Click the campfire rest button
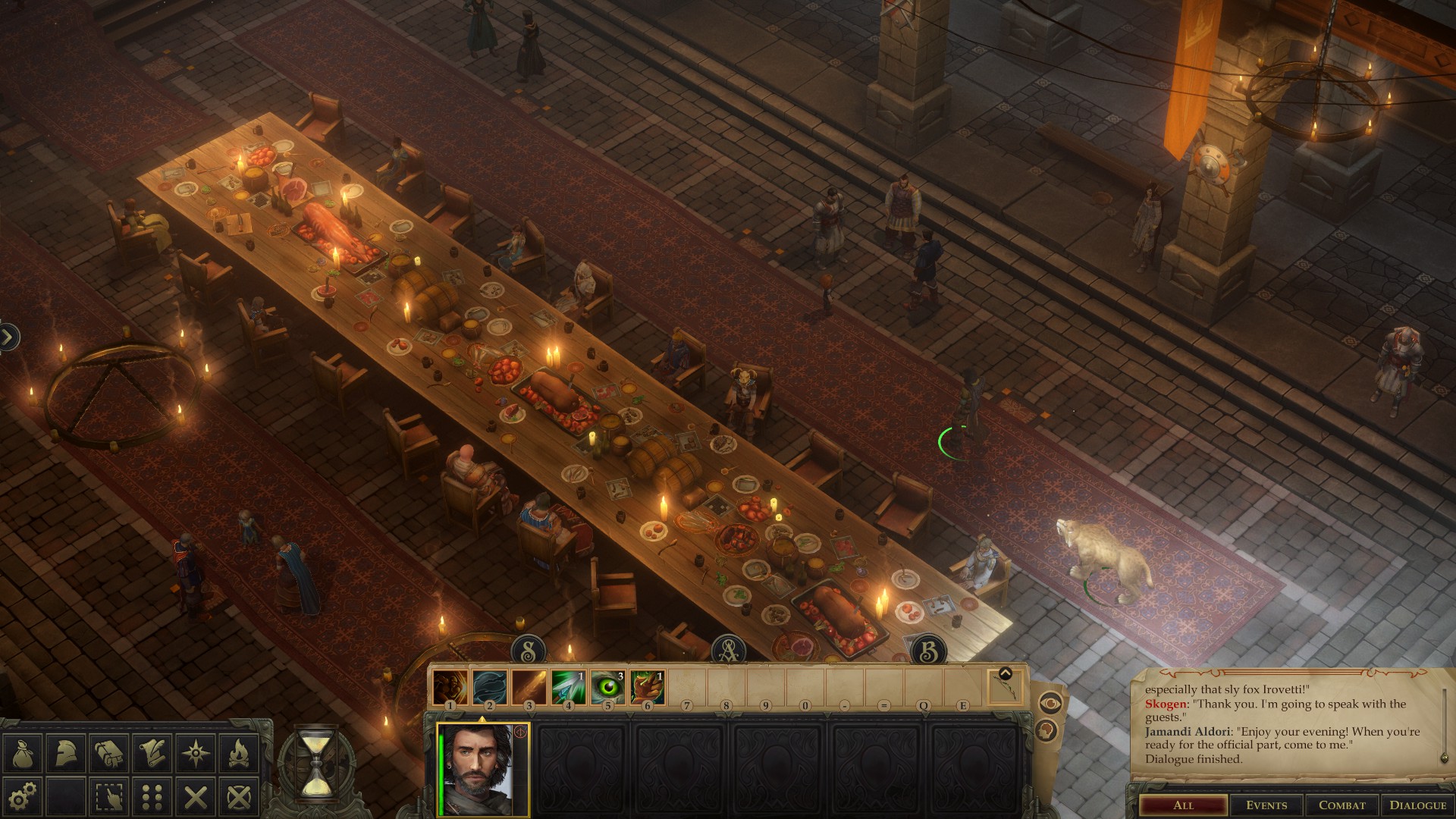The width and height of the screenshot is (1456, 819). click(x=239, y=754)
